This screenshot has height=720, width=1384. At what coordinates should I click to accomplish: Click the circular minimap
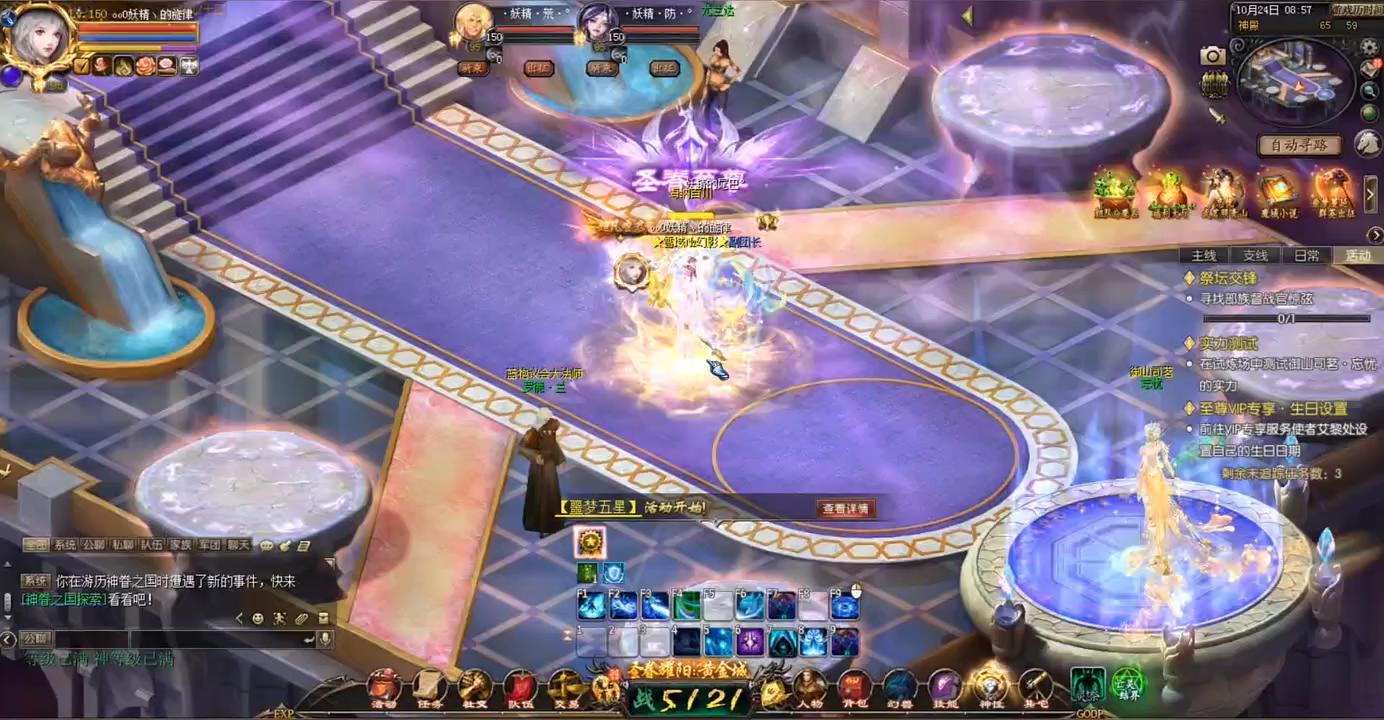(1295, 85)
